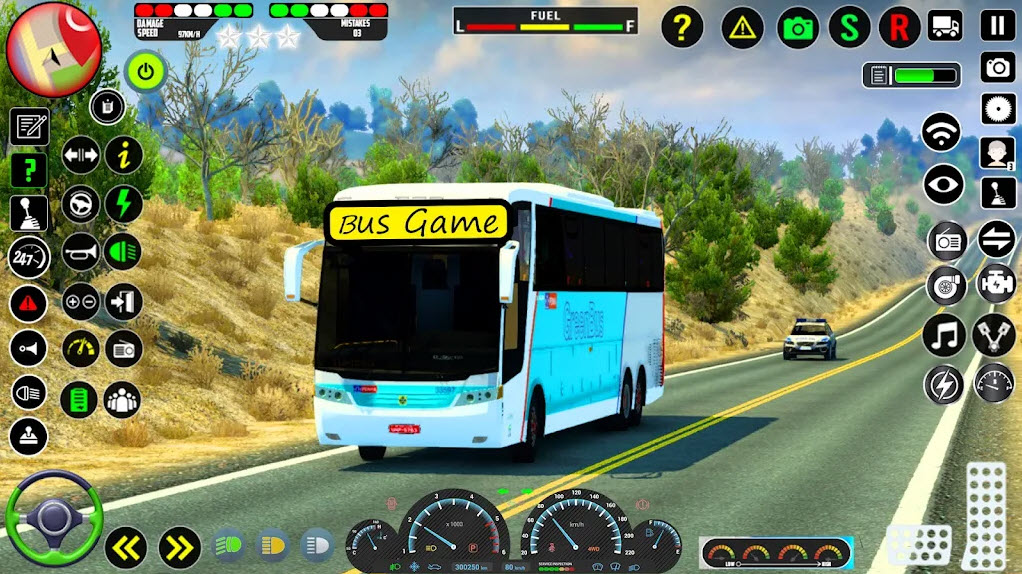1022x574 pixels.
Task: Select the green S button
Action: point(850,27)
